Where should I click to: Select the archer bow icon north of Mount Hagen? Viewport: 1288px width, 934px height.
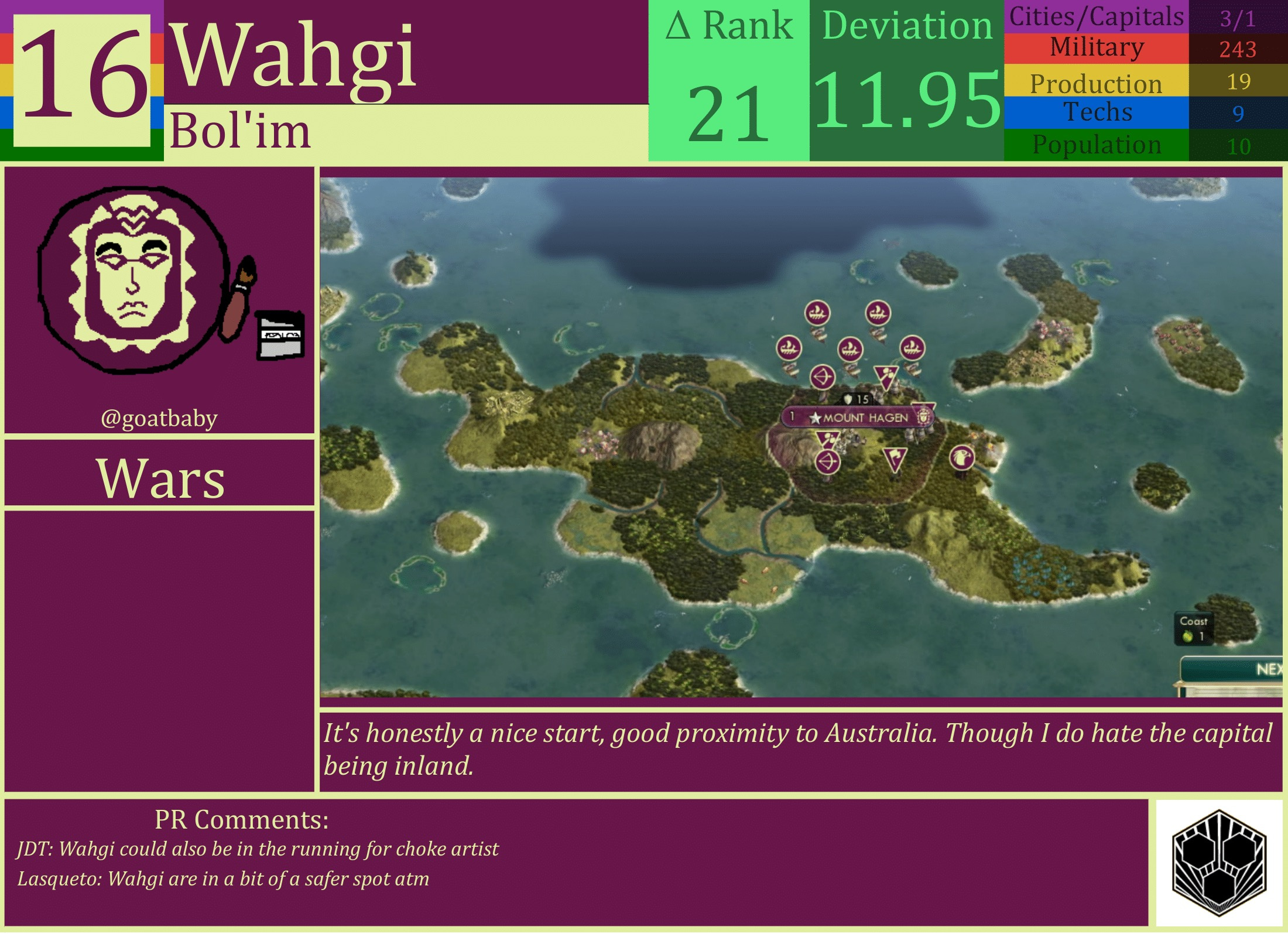pos(822,376)
